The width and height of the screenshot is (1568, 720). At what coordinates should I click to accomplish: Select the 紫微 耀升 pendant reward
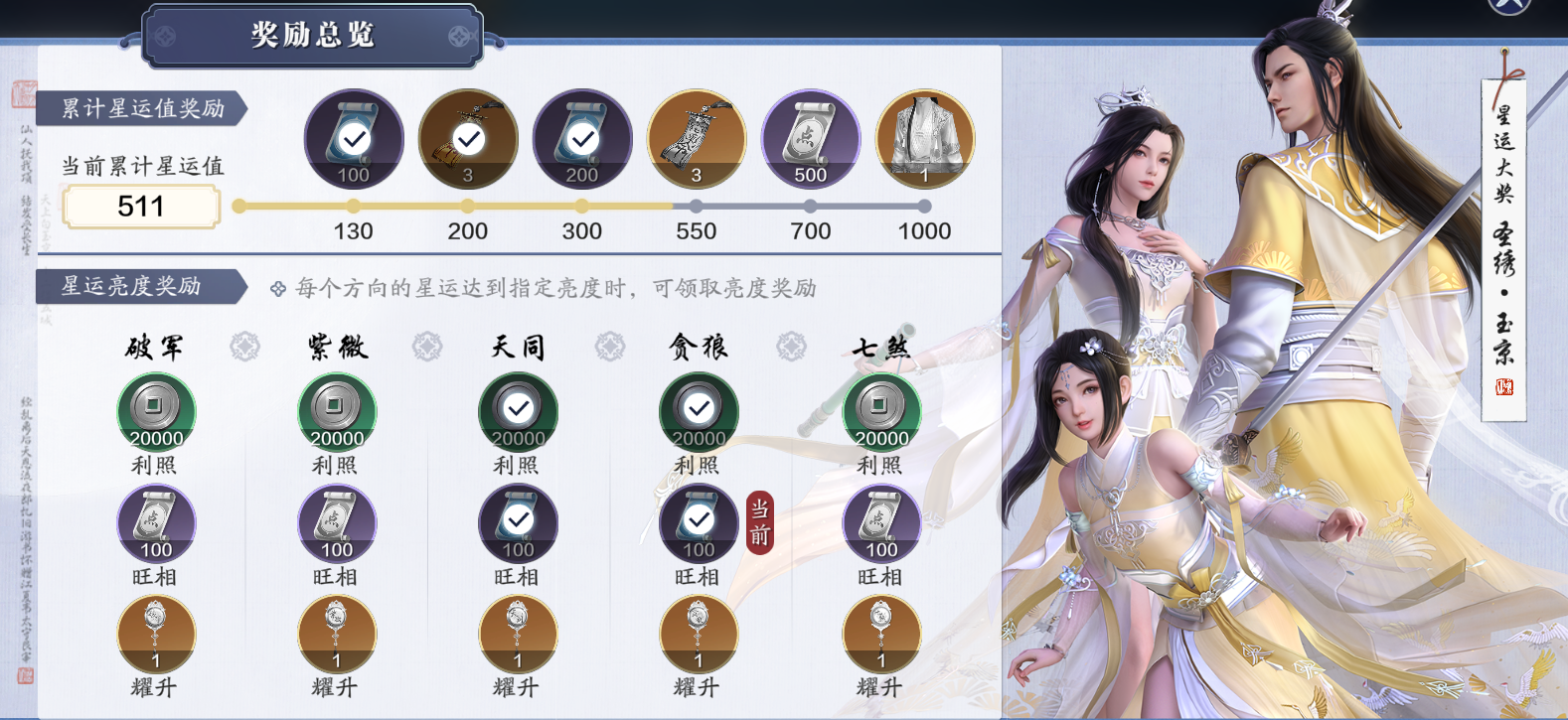[337, 635]
